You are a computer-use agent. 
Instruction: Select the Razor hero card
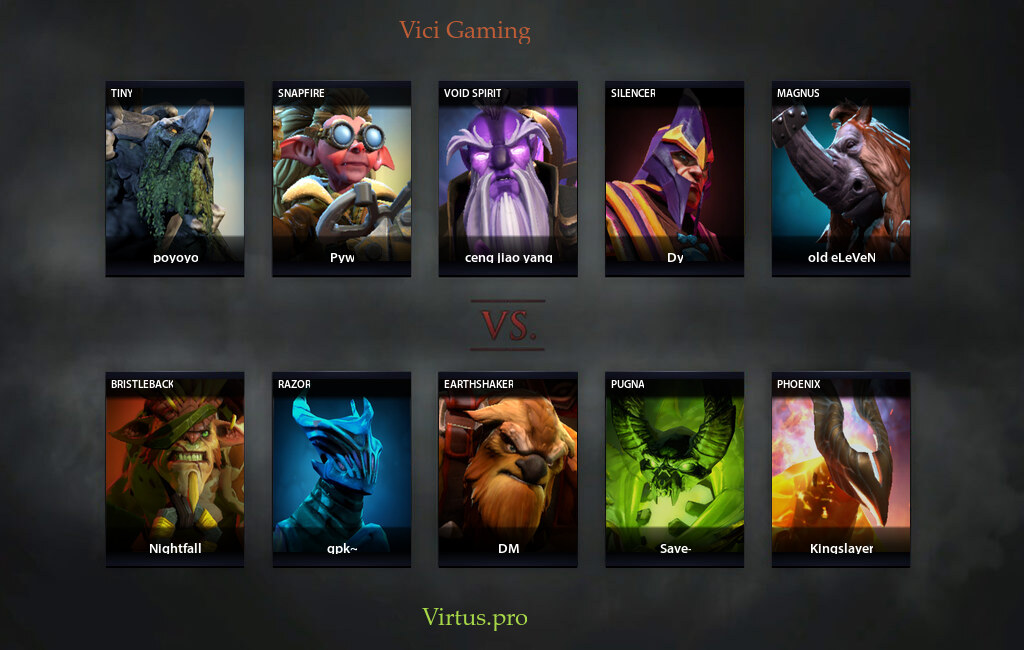pos(342,469)
